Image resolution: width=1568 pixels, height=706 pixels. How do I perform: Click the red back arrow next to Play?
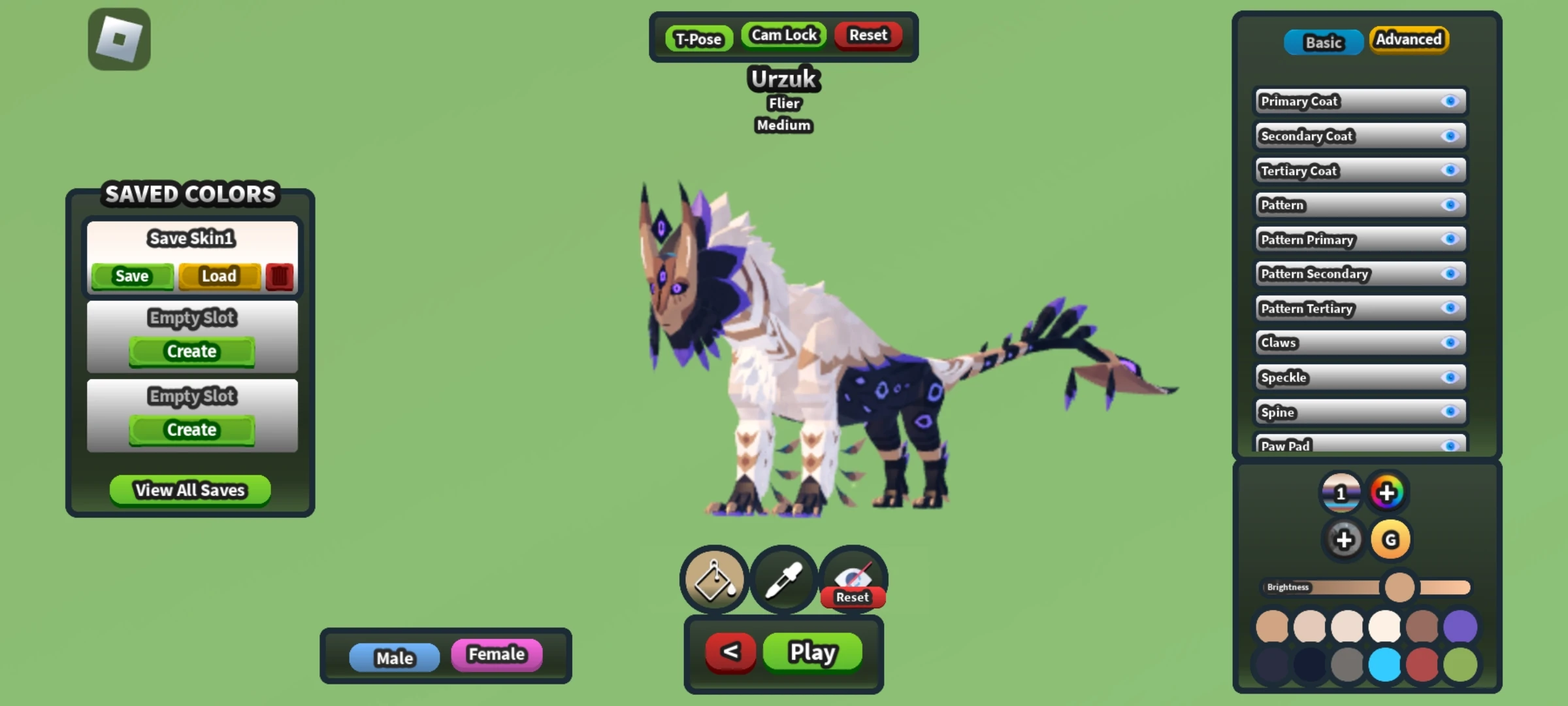pos(730,652)
